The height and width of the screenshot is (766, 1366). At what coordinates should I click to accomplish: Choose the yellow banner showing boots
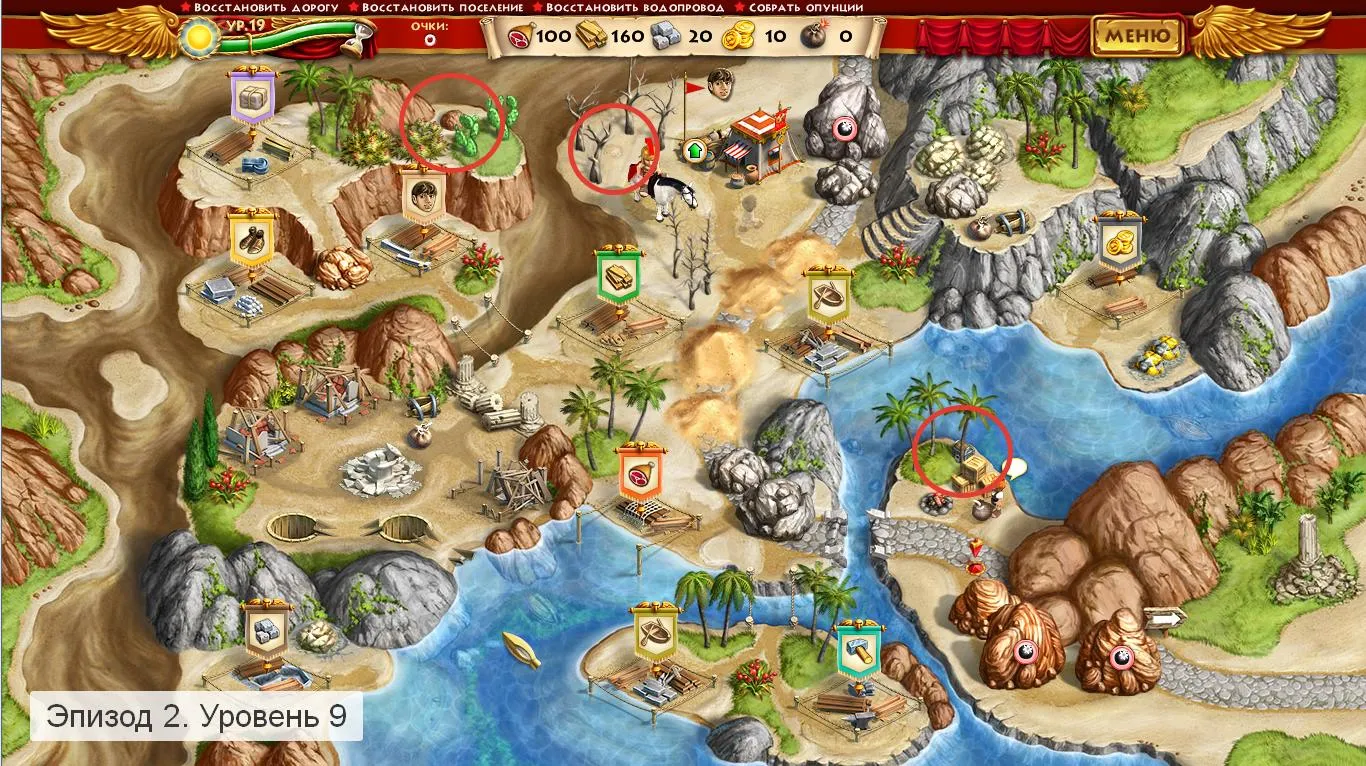(251, 235)
